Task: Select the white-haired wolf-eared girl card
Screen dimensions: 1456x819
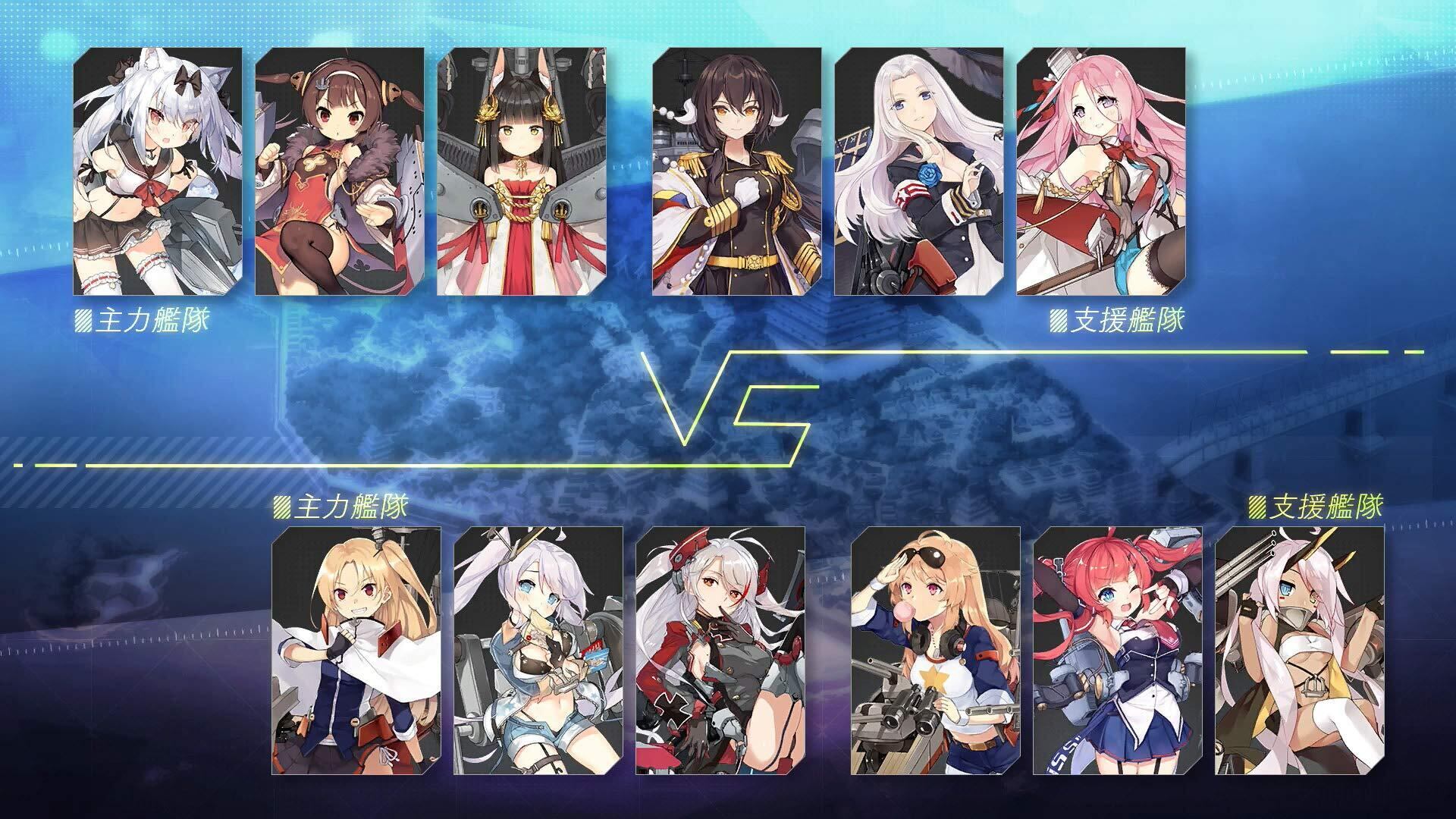Action: 158,171
